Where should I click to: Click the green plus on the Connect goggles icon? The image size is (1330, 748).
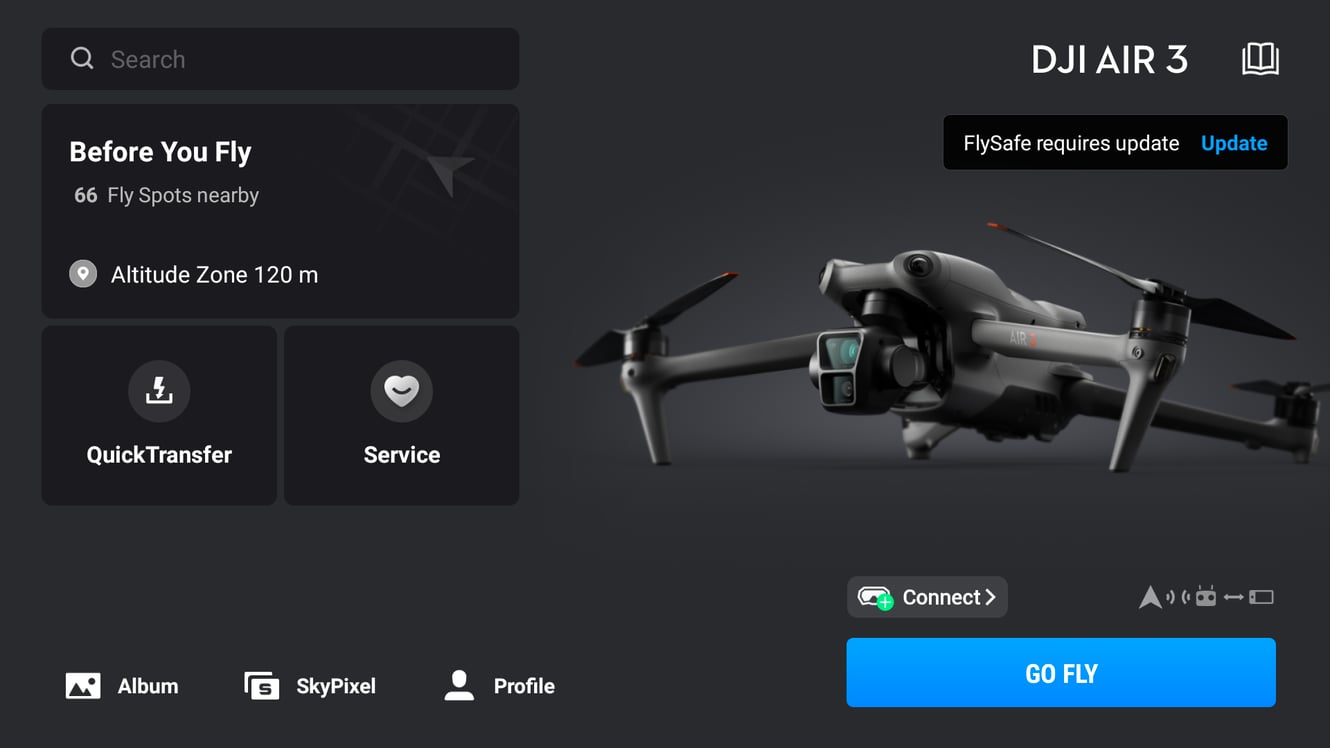[884, 603]
